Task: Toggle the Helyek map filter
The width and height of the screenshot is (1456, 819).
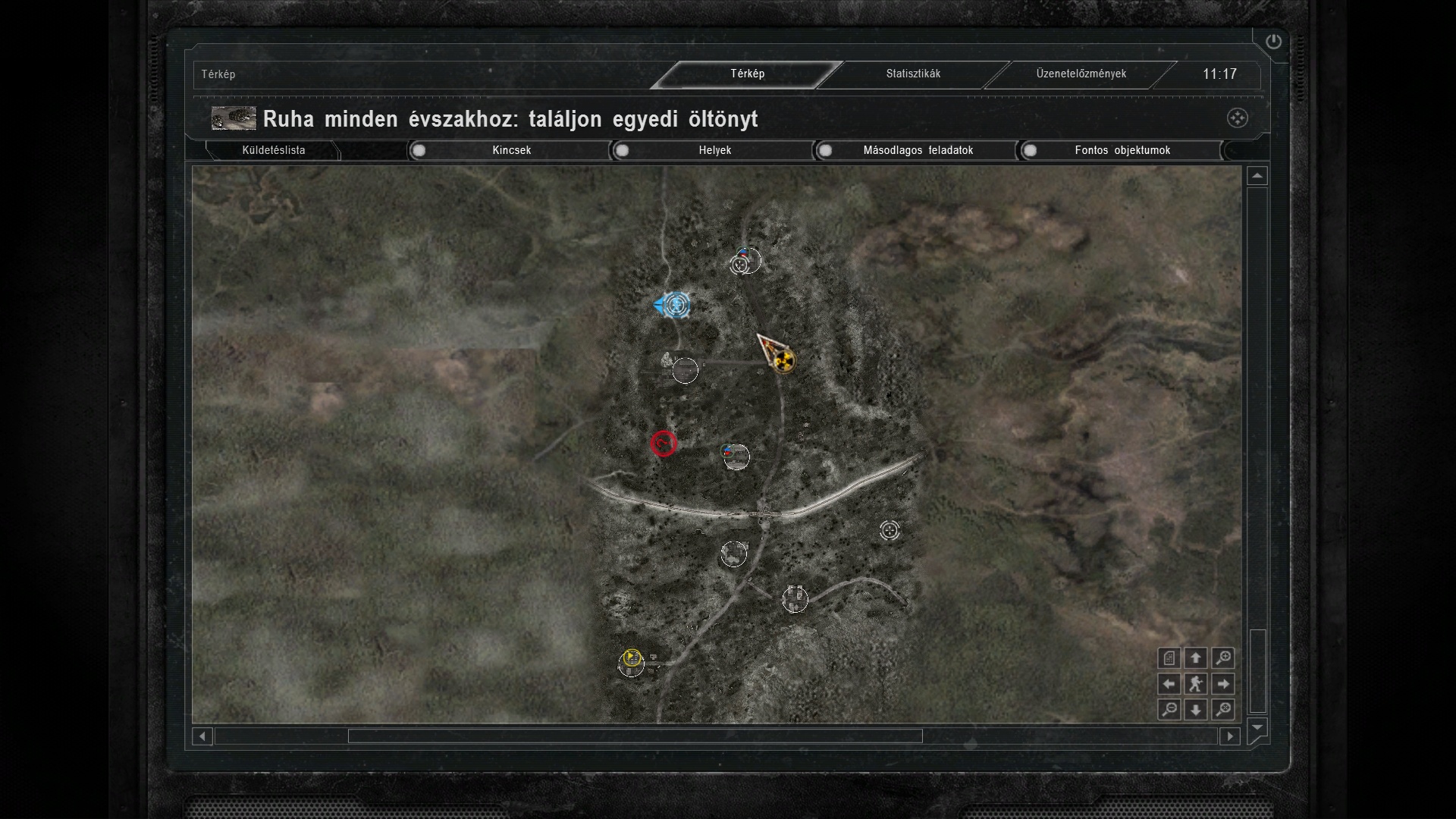Action: pos(714,150)
